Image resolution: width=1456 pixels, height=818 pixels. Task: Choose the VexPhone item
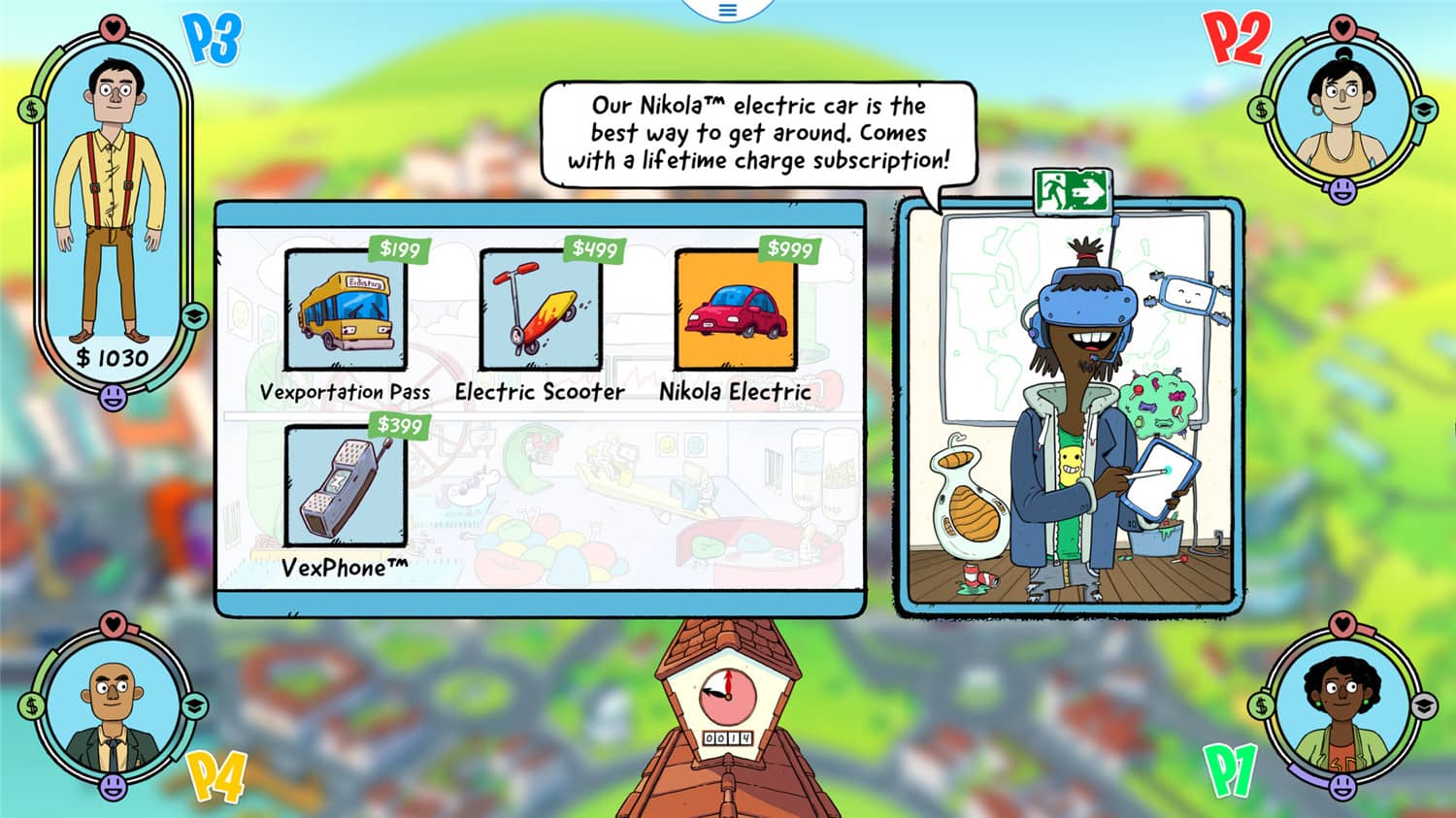tap(346, 485)
